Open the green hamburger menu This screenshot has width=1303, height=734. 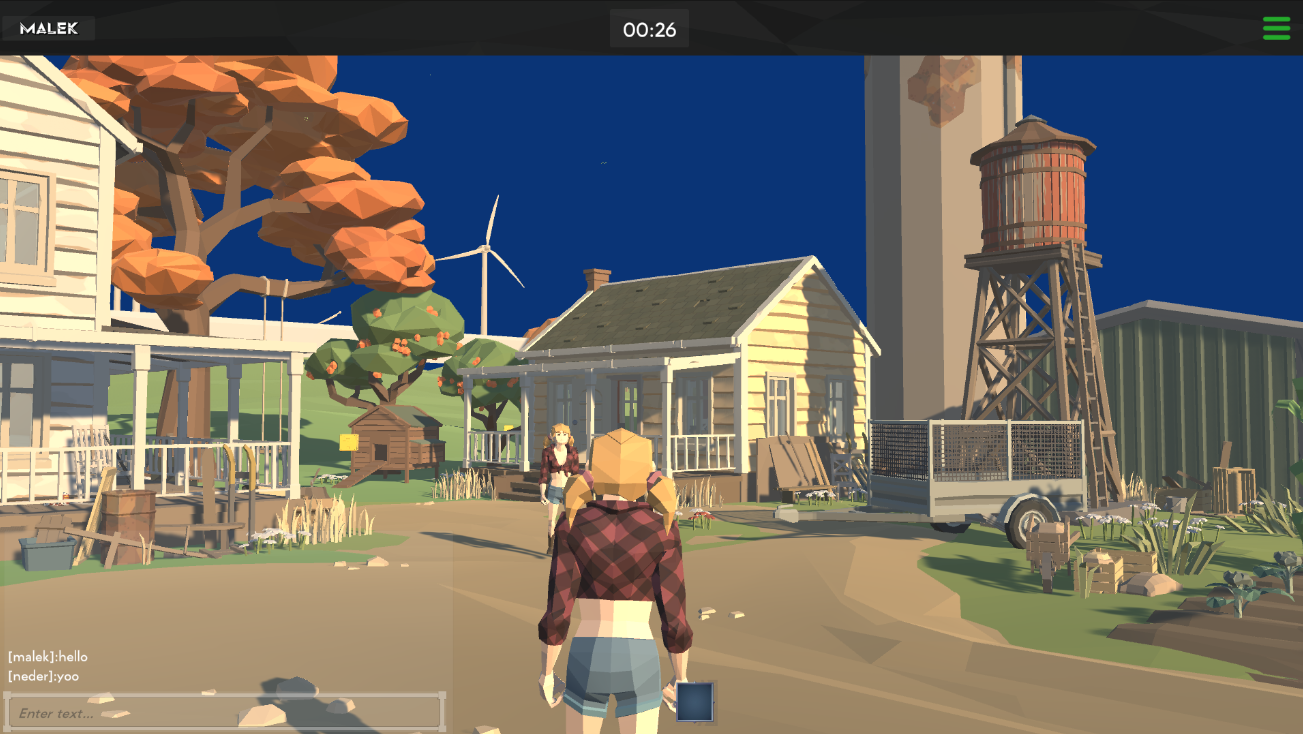pos(1276,28)
